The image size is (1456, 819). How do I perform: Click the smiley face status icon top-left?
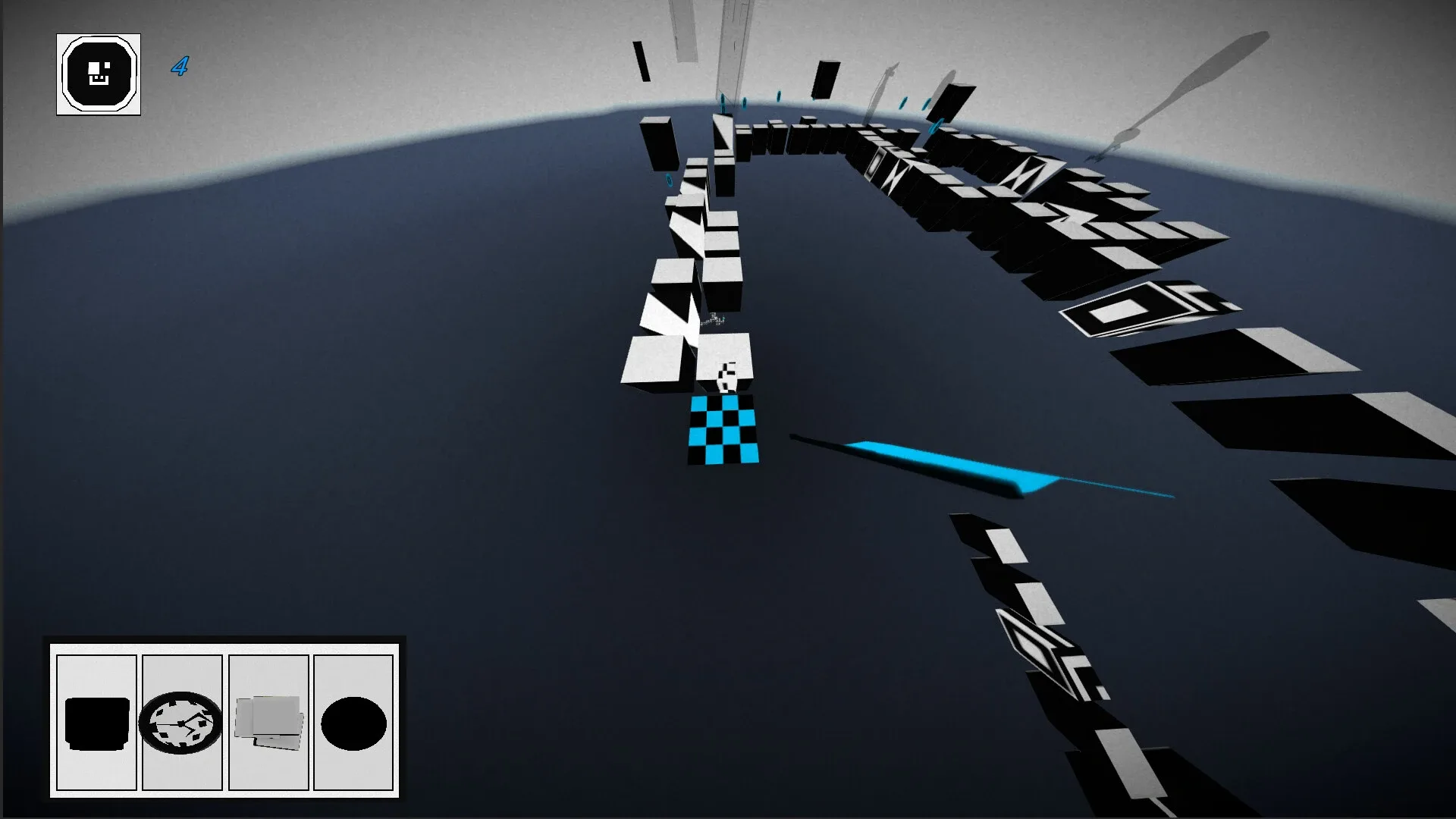pos(98,73)
